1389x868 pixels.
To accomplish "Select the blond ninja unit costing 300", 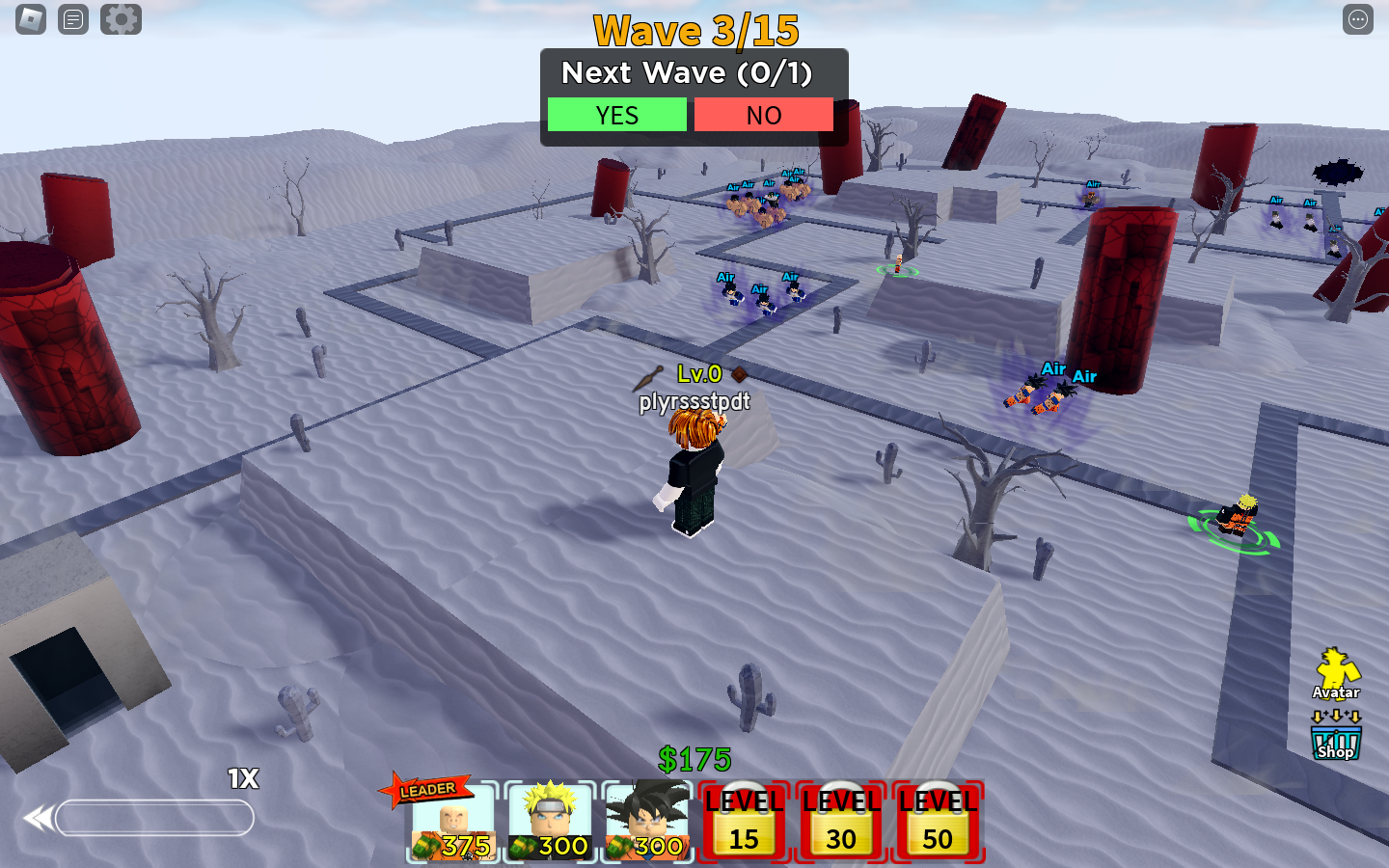I will click(550, 822).
